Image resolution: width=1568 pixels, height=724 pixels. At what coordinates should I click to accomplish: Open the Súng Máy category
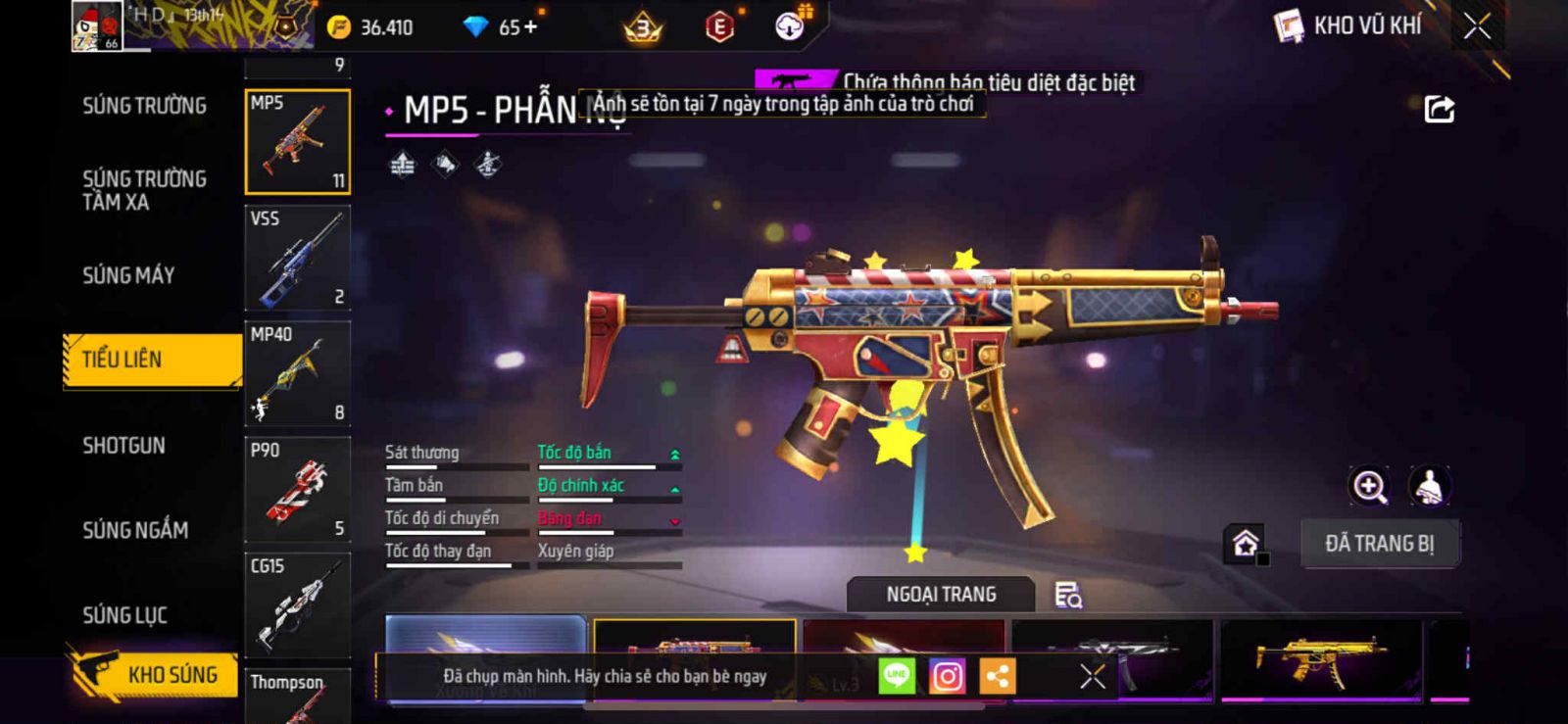(128, 275)
